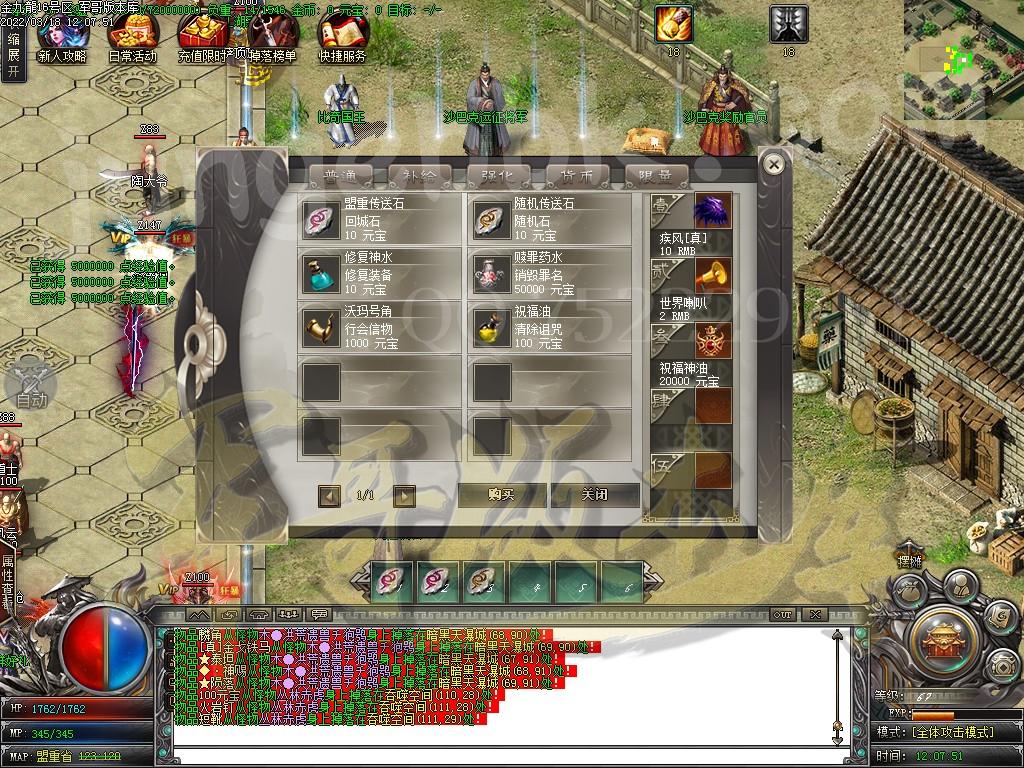Viewport: 1024px width, 768px height.
Task: Open the 强化 shop tab
Action: pos(499,176)
